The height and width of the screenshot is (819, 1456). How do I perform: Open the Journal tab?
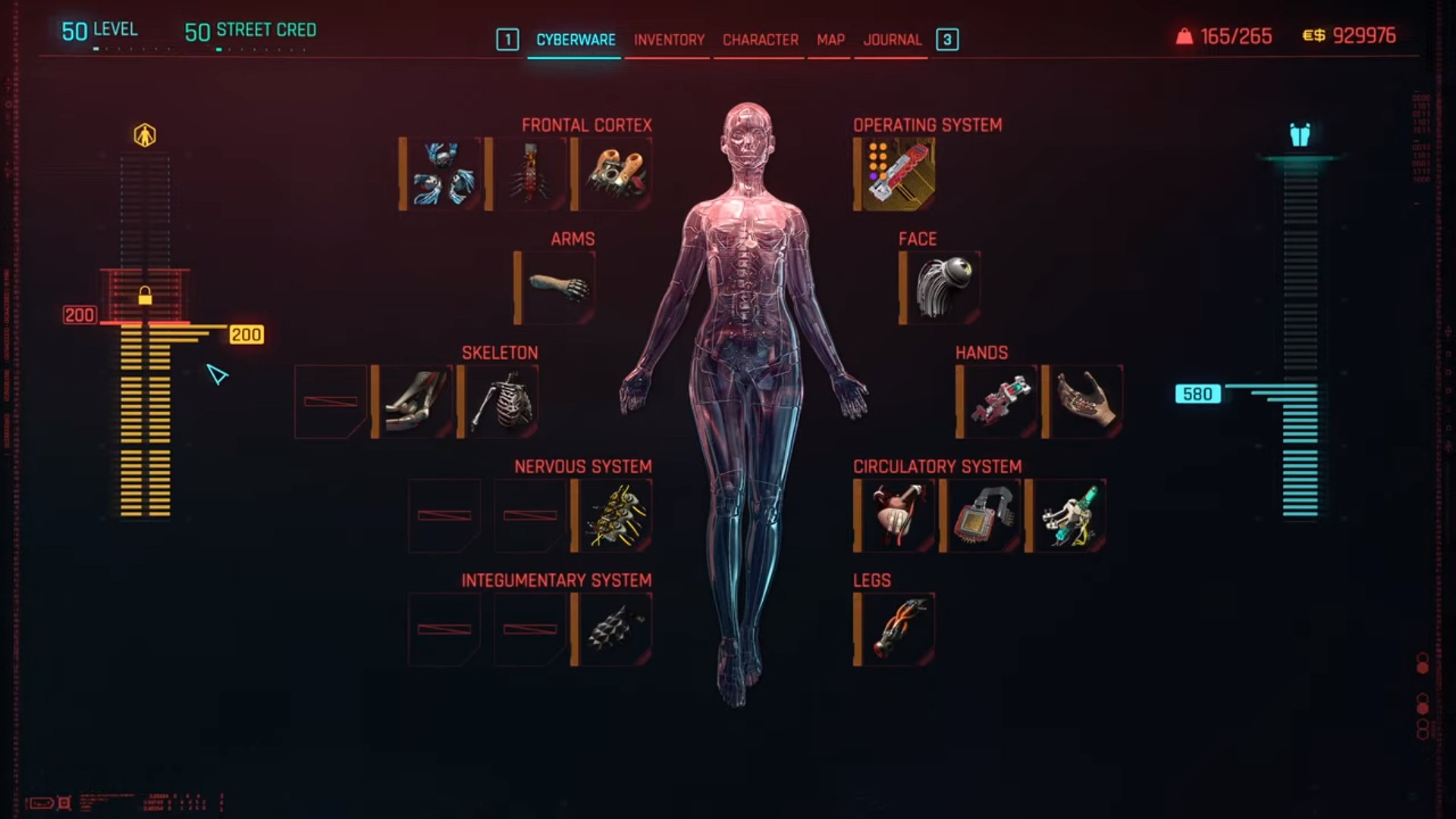pos(893,39)
